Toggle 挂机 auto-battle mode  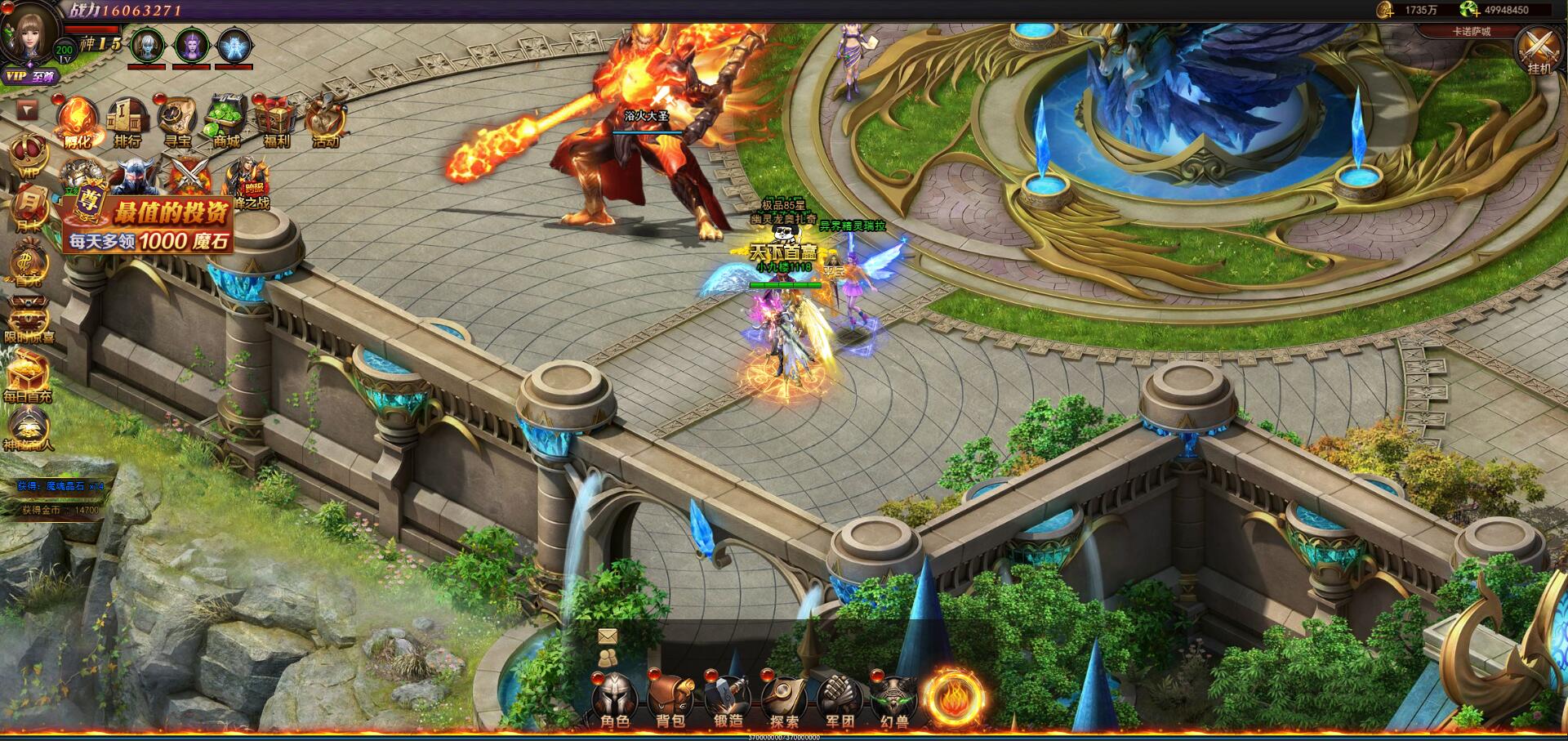(x=1538, y=49)
